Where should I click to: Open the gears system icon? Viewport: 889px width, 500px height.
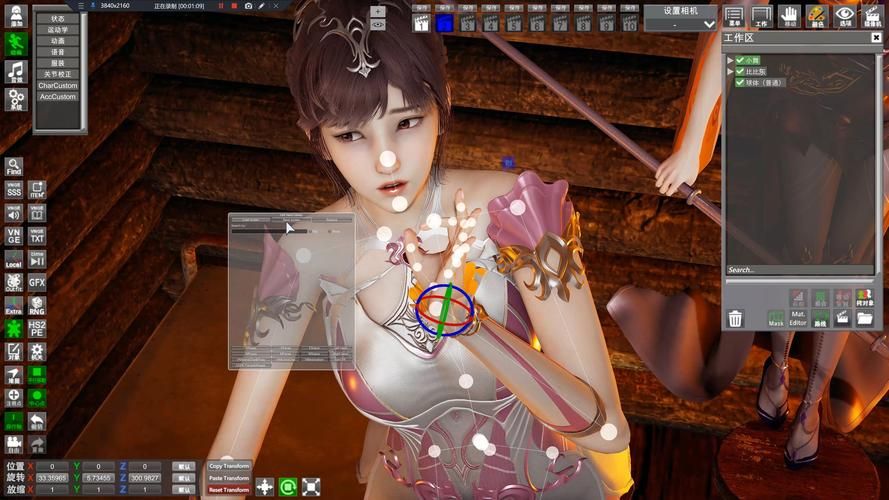[x=15, y=99]
